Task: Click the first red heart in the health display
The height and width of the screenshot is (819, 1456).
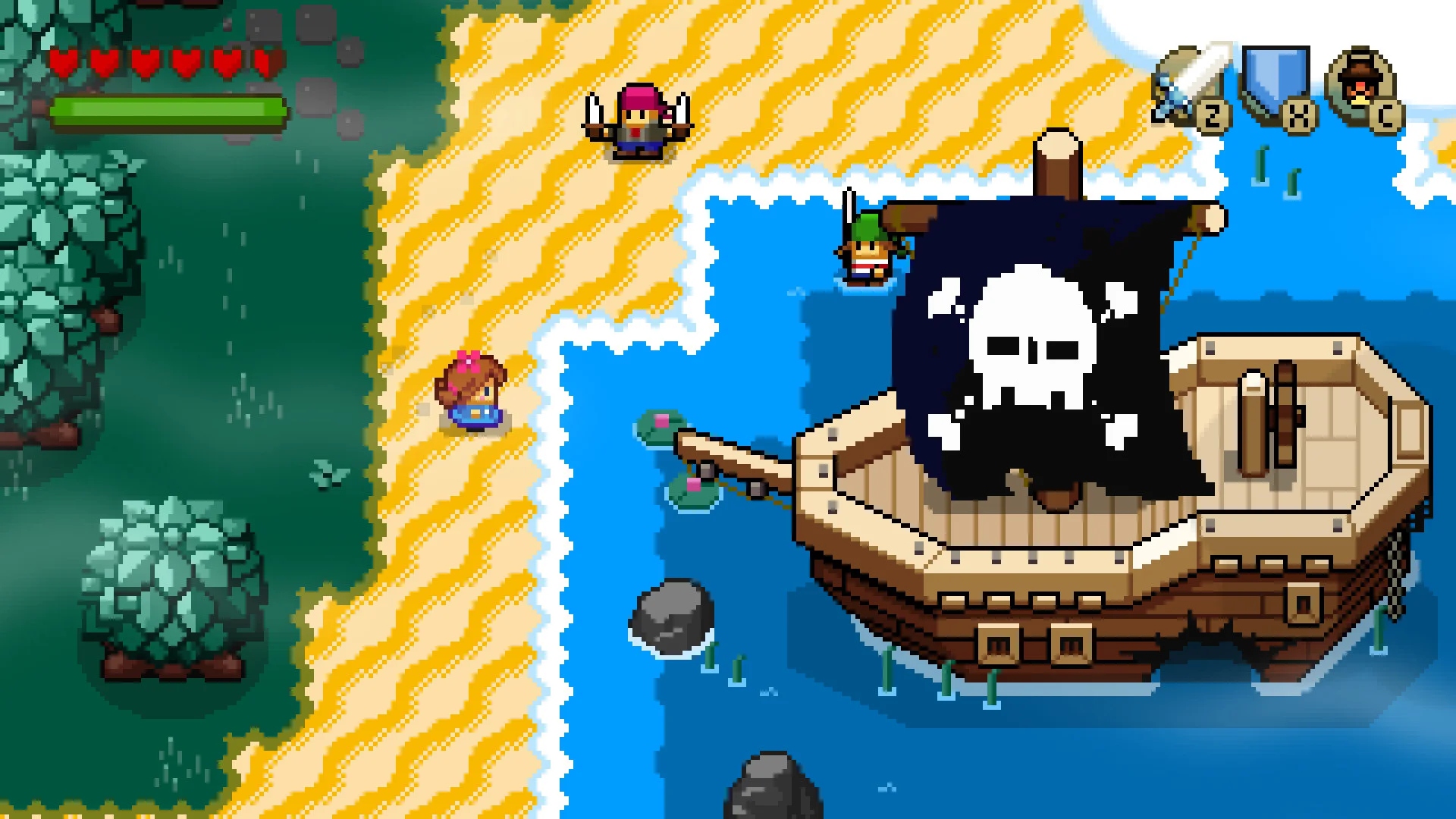Action: pos(64,63)
